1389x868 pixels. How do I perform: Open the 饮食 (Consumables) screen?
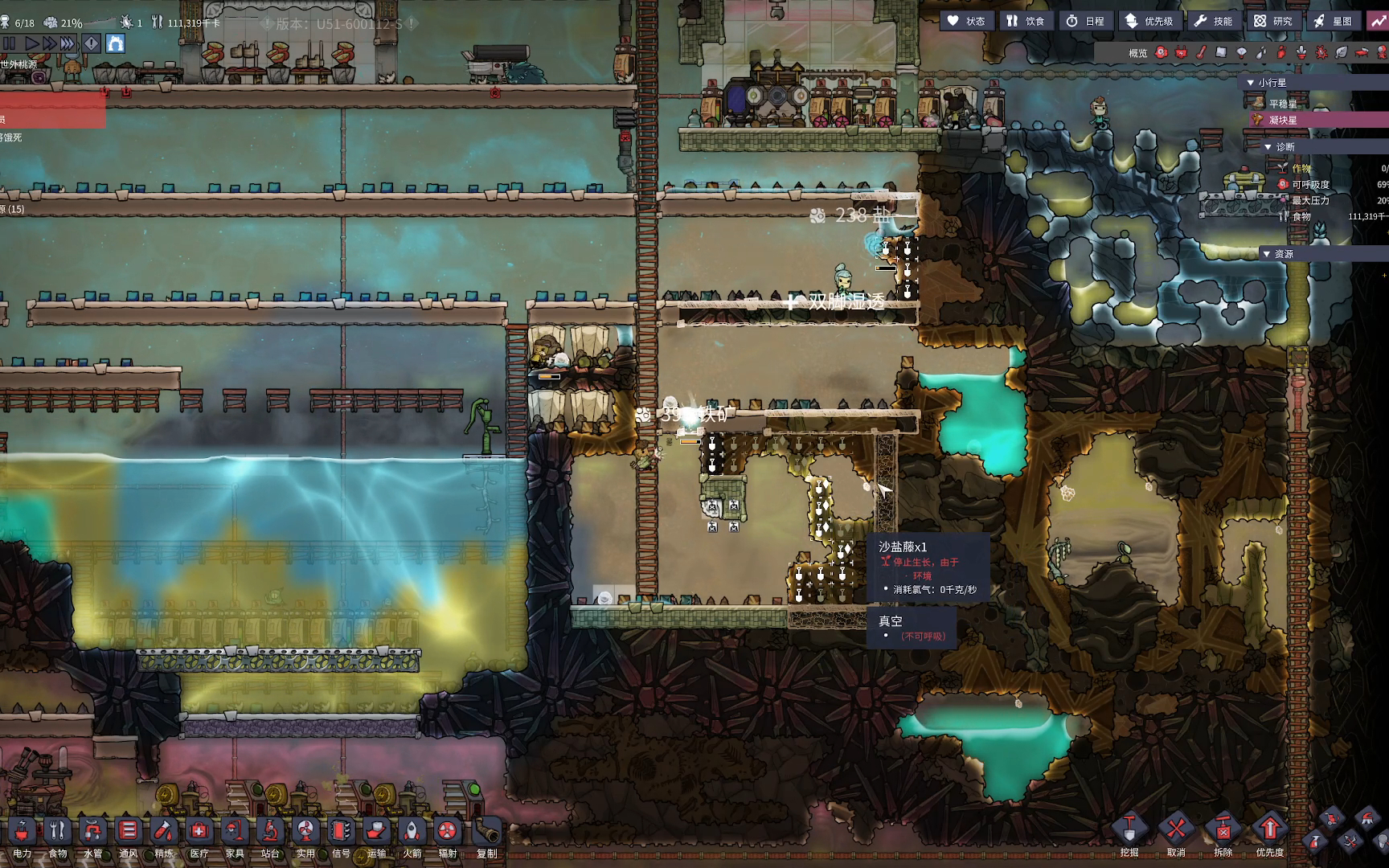pos(1026,21)
